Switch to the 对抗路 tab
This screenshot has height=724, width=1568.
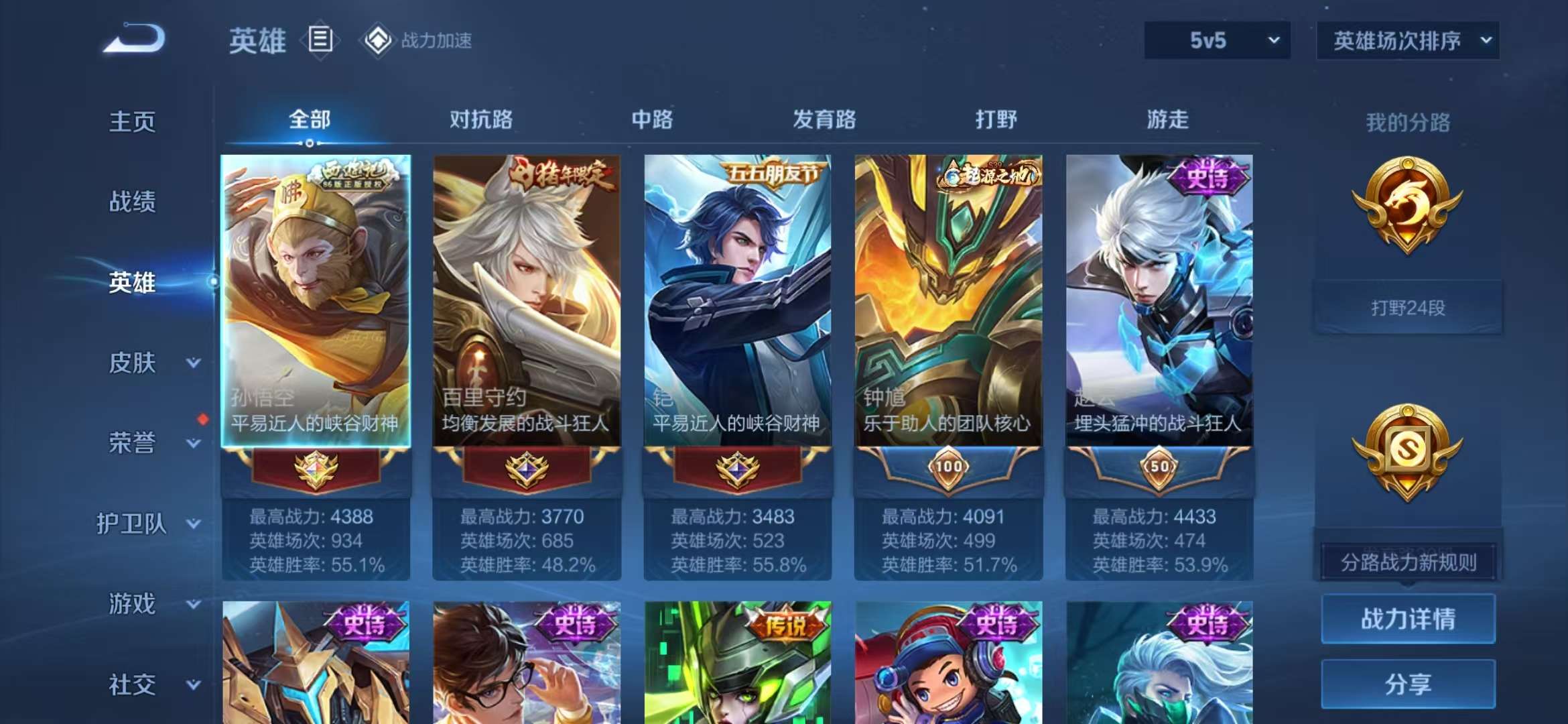481,119
